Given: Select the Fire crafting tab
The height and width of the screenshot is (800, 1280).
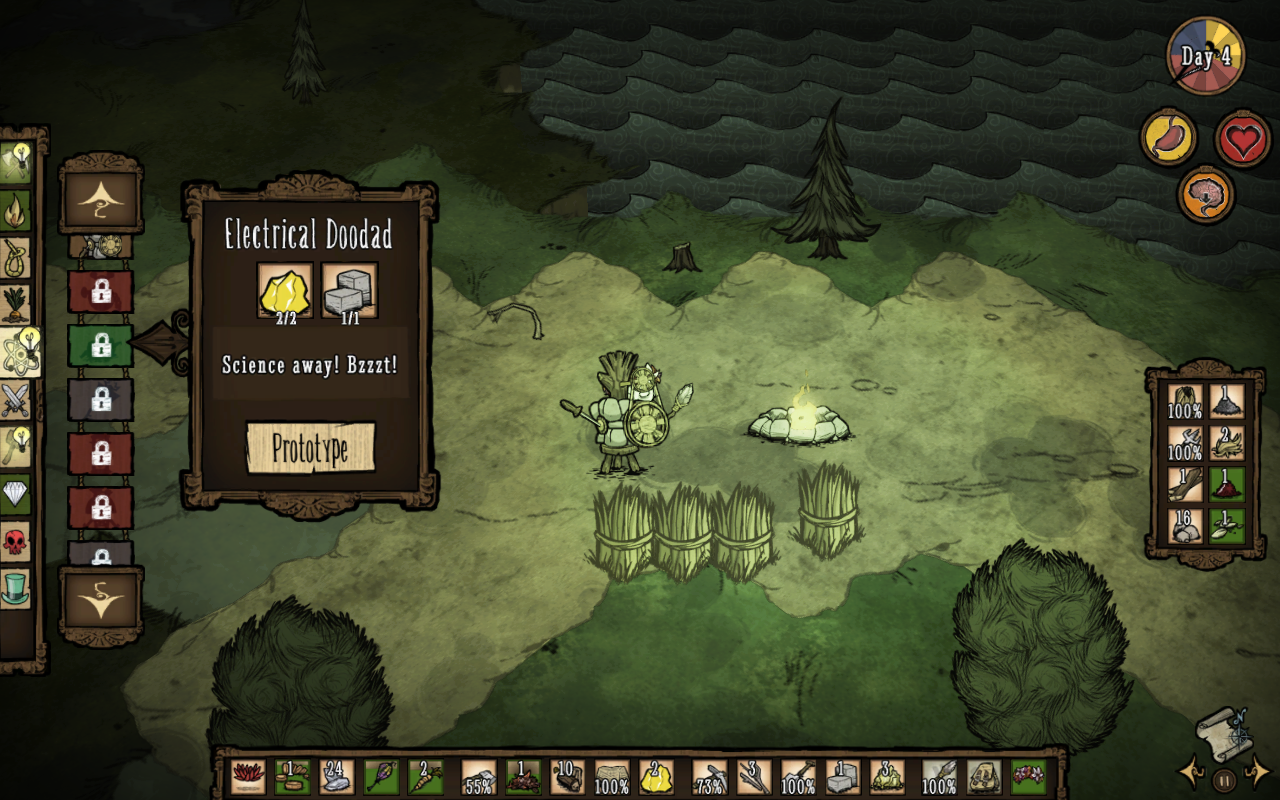Looking at the screenshot, I should pos(16,209).
